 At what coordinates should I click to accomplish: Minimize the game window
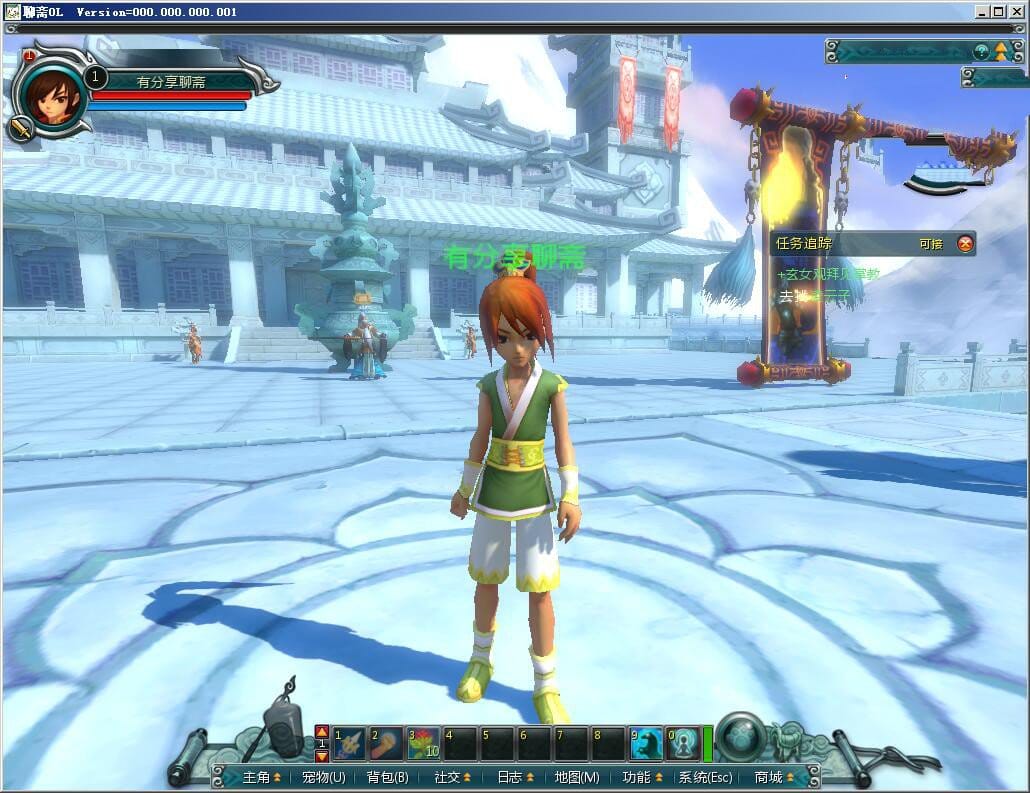click(x=982, y=12)
